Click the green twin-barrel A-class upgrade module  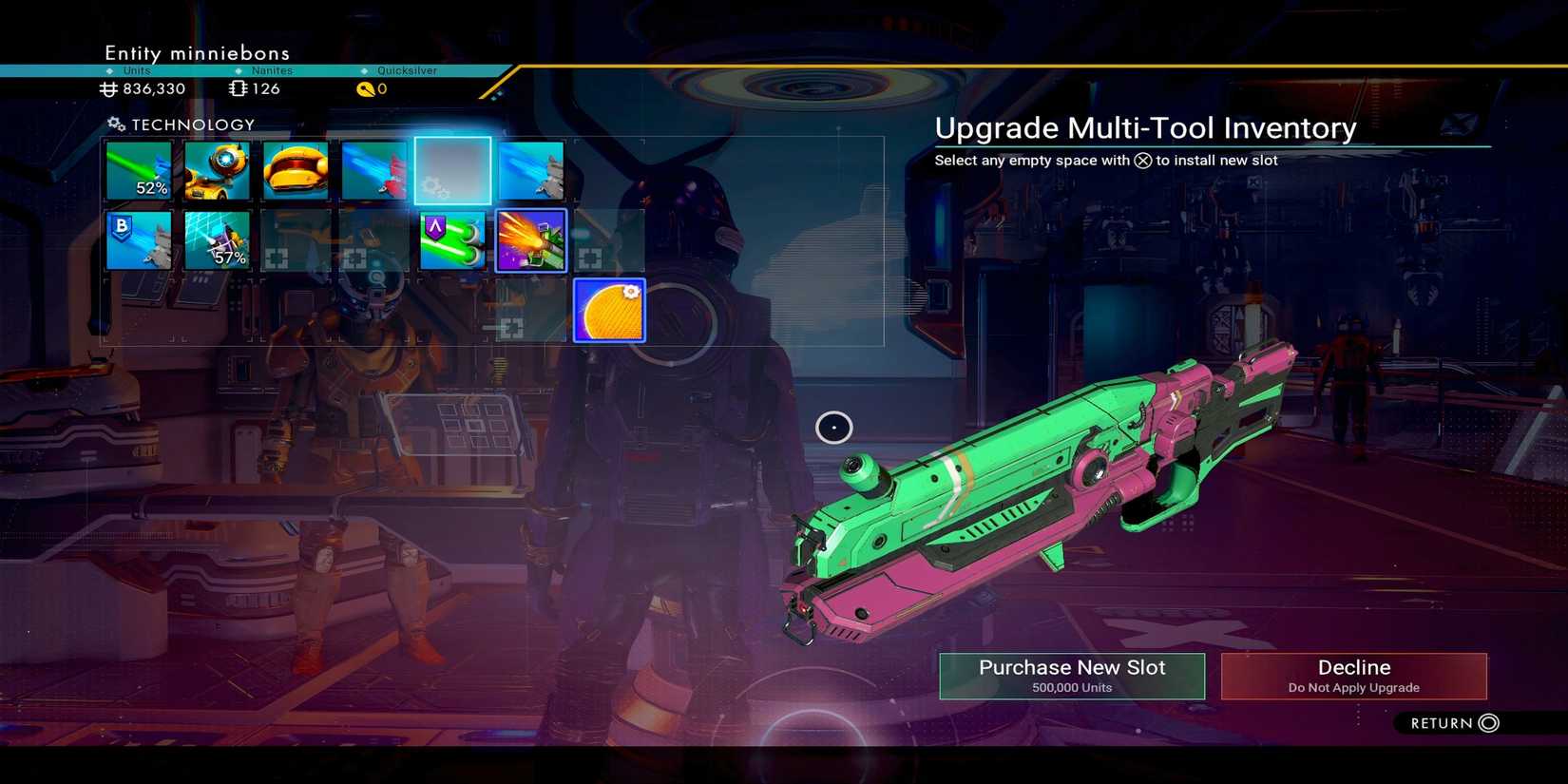coord(453,239)
